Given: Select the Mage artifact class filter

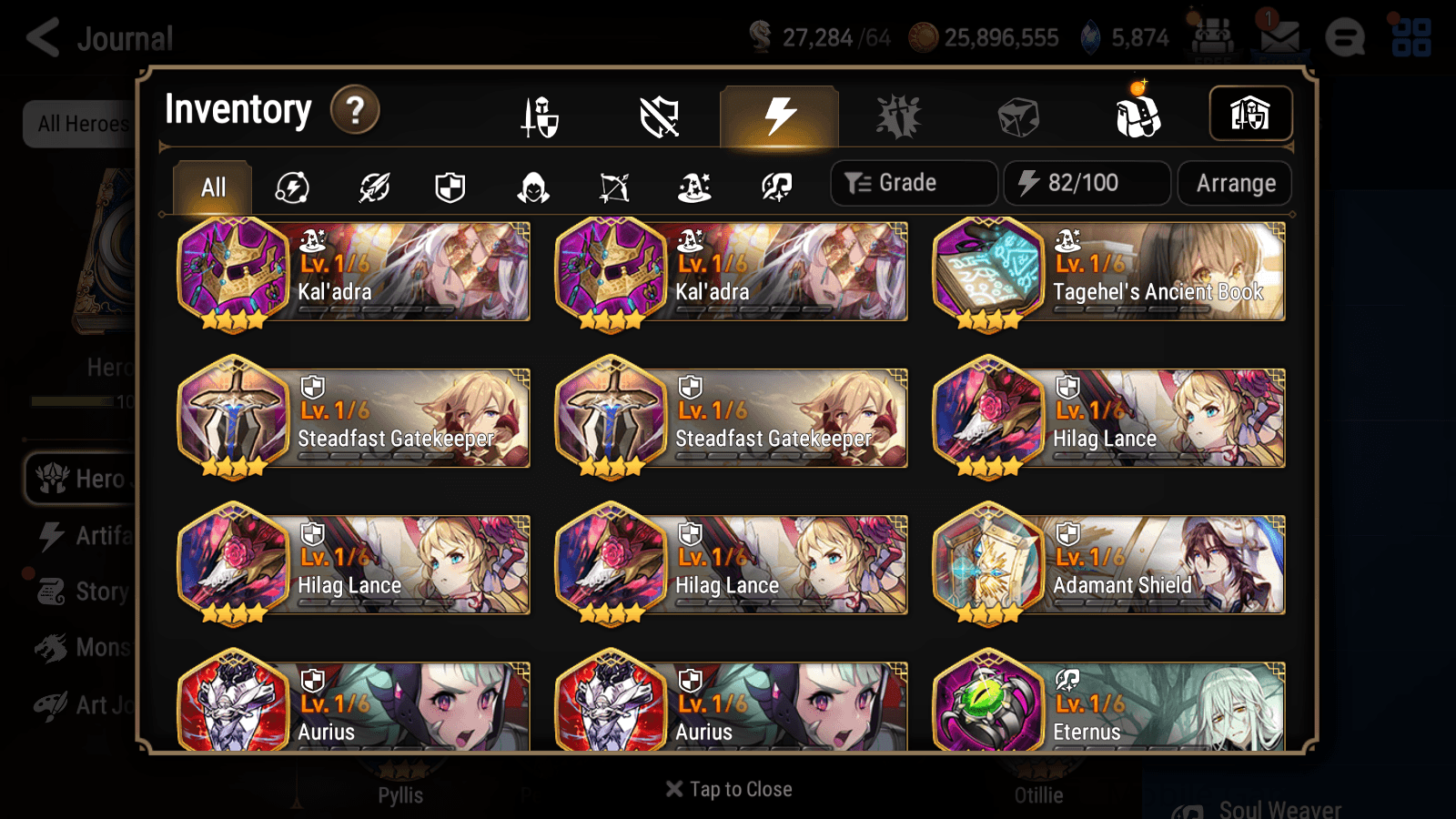Looking at the screenshot, I should coord(694,187).
